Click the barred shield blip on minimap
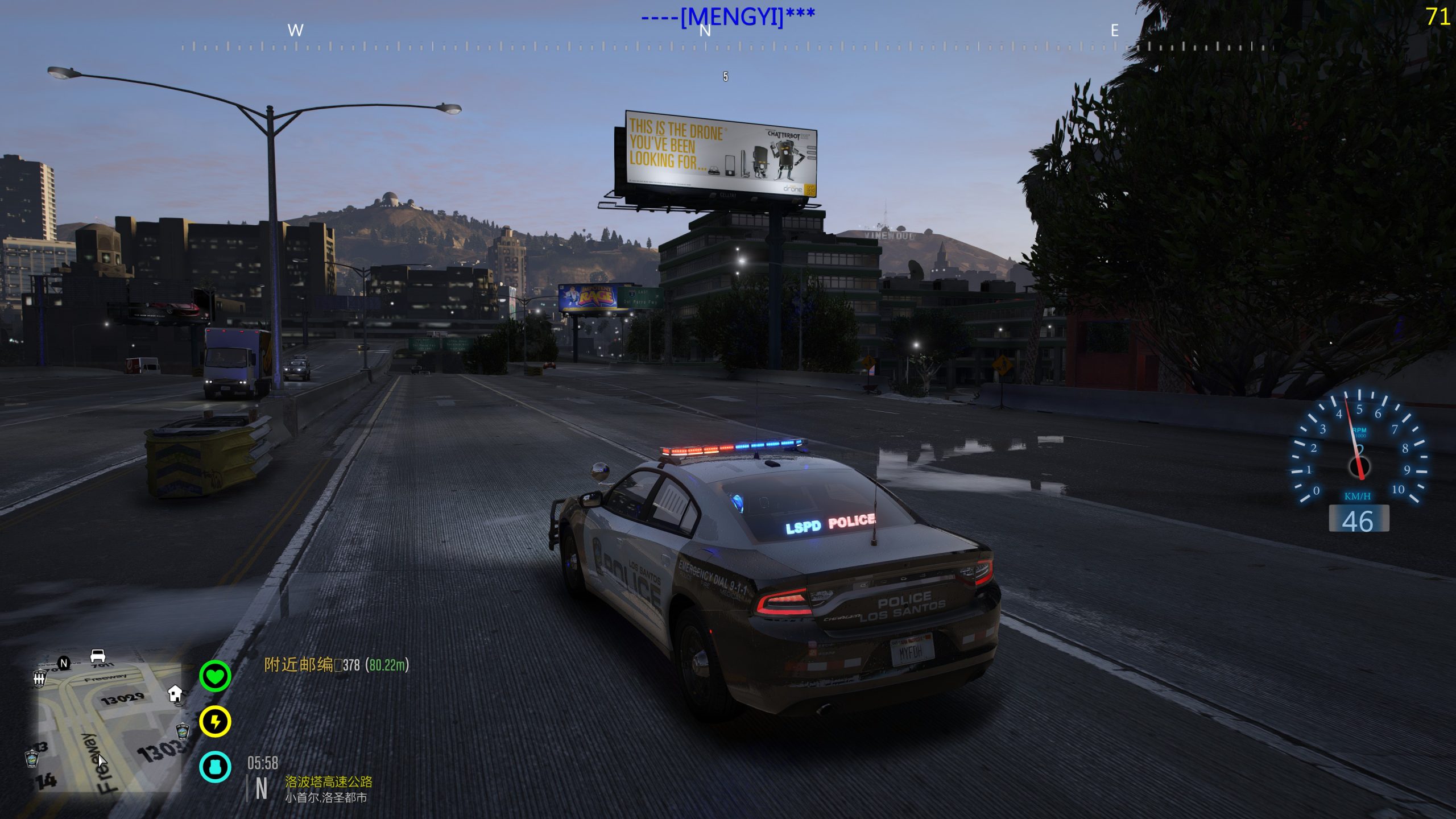The height and width of the screenshot is (819, 1456). (40, 678)
